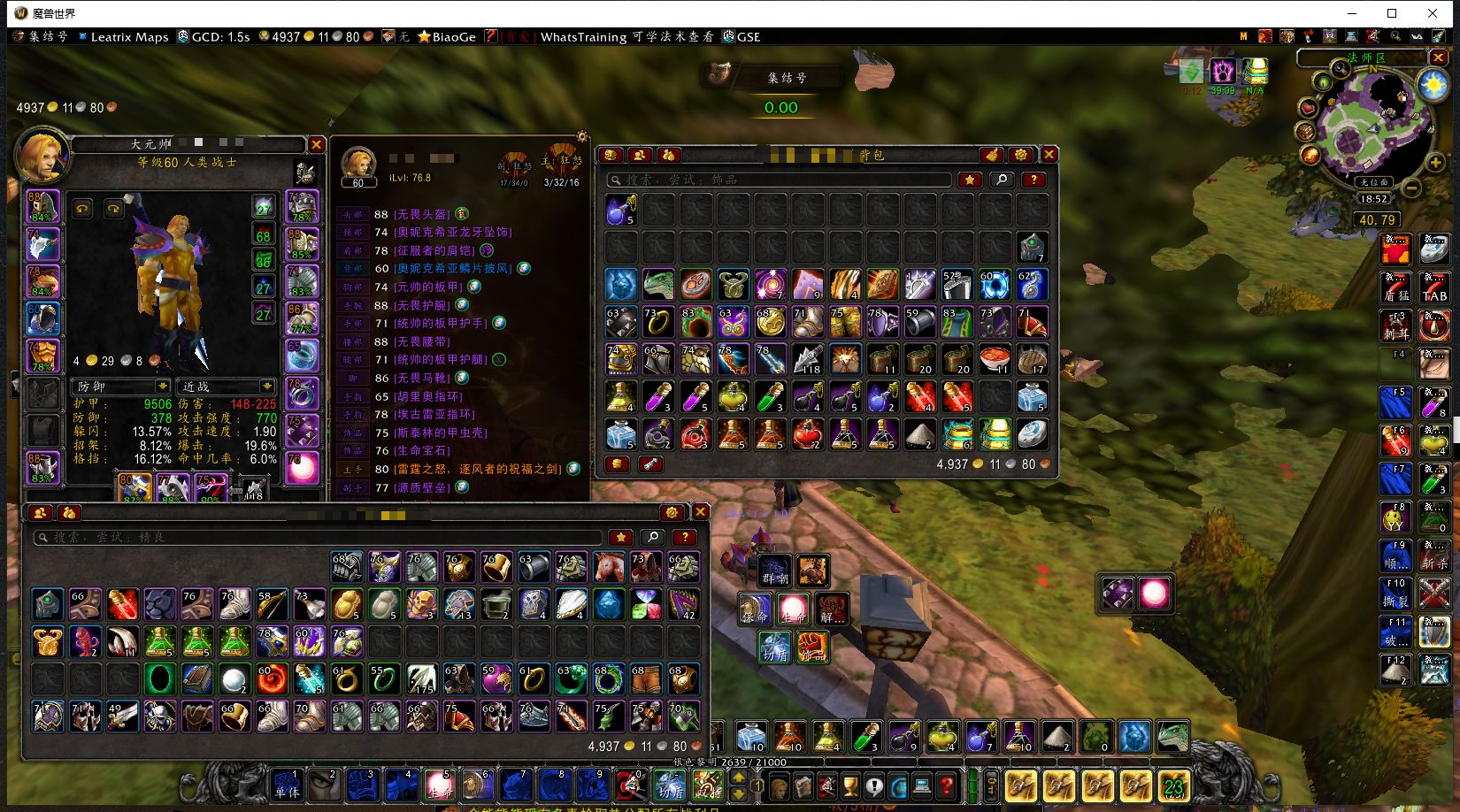Open WhatsTraining on the top info bar
This screenshot has height=812, width=1460.
coord(583,36)
